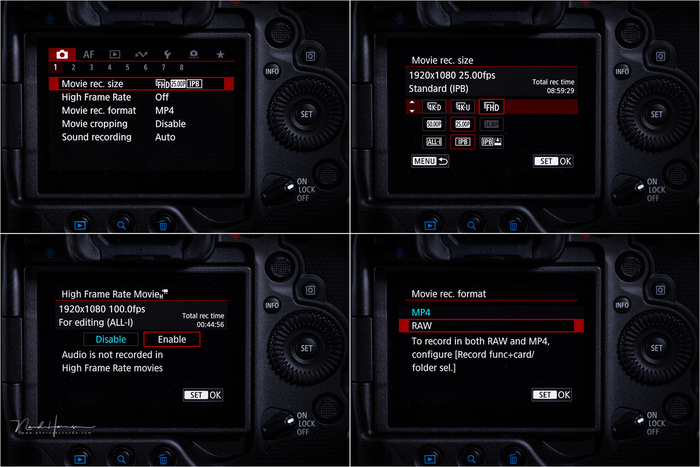
Task: Choose the 4K-D resolution option
Action: pos(434,105)
